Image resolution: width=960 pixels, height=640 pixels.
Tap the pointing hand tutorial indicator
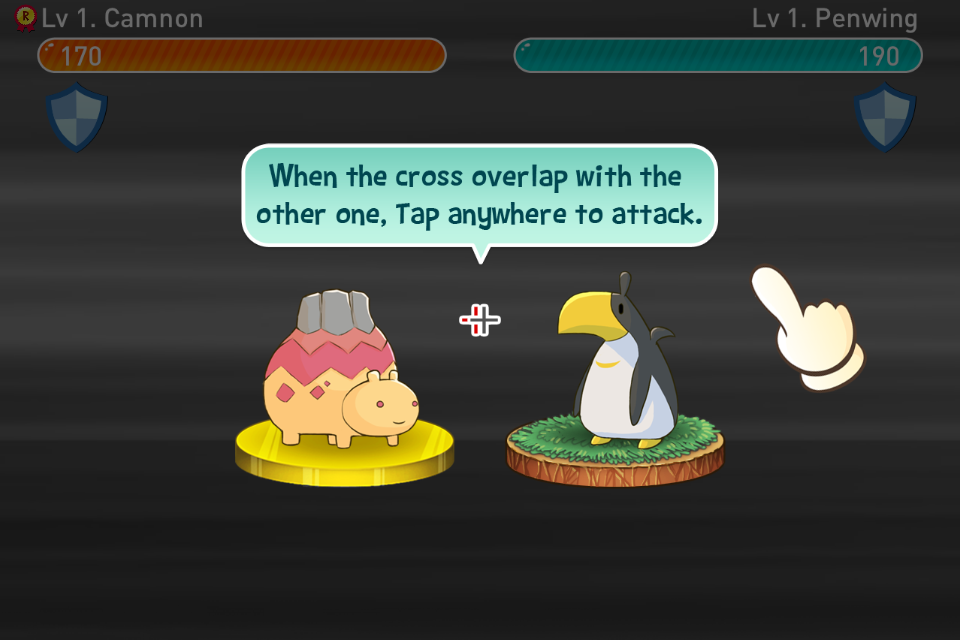[808, 328]
